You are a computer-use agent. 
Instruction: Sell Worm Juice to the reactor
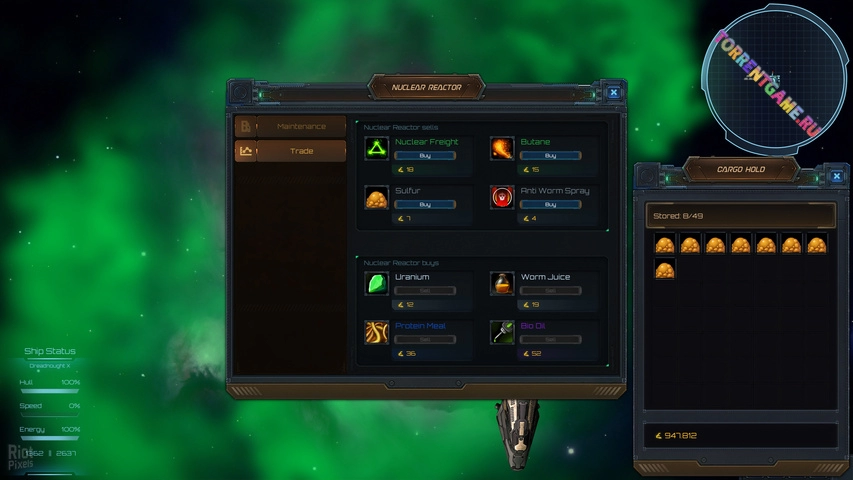click(550, 291)
